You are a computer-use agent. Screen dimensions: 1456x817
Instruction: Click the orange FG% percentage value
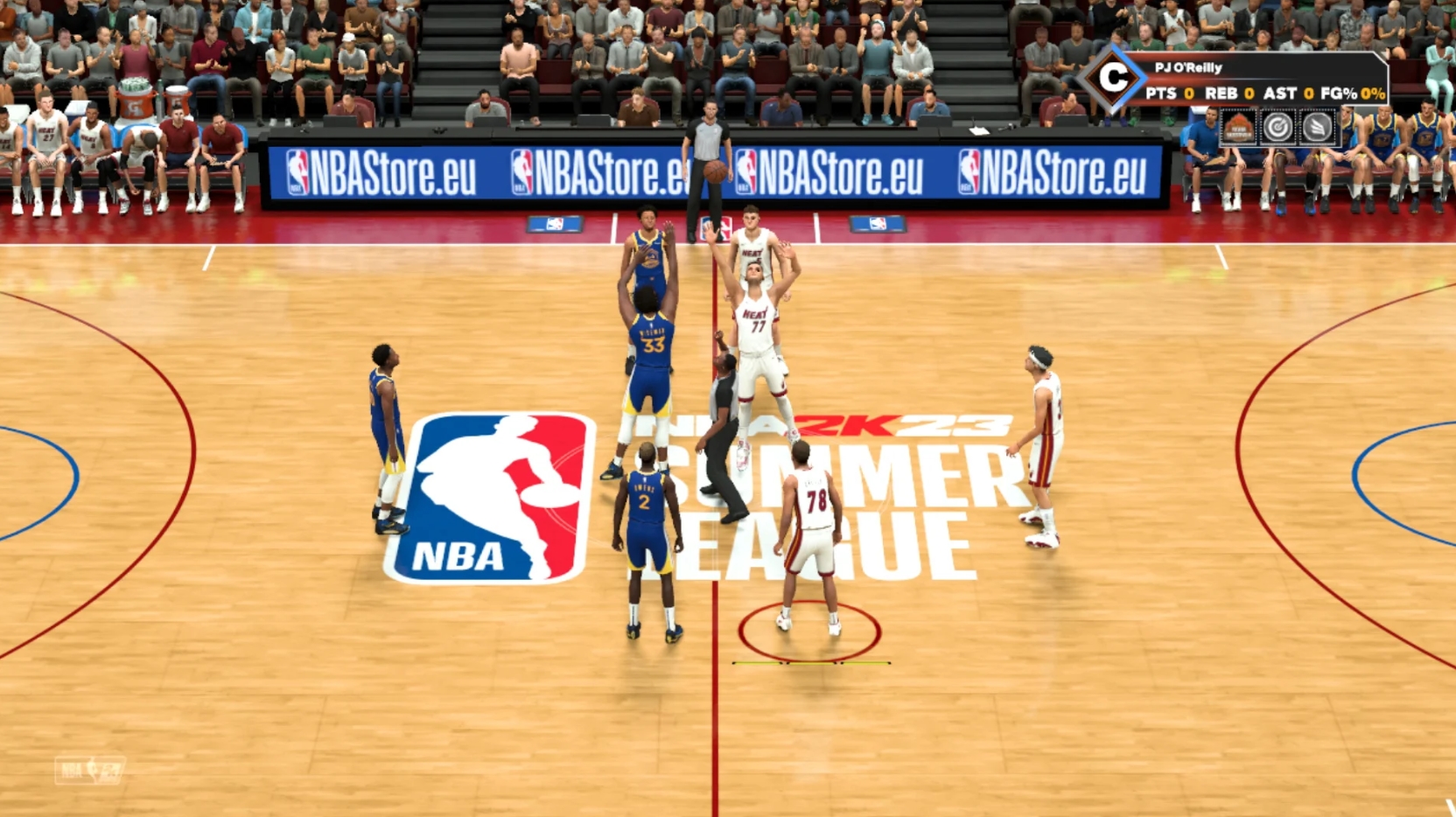tap(1373, 93)
